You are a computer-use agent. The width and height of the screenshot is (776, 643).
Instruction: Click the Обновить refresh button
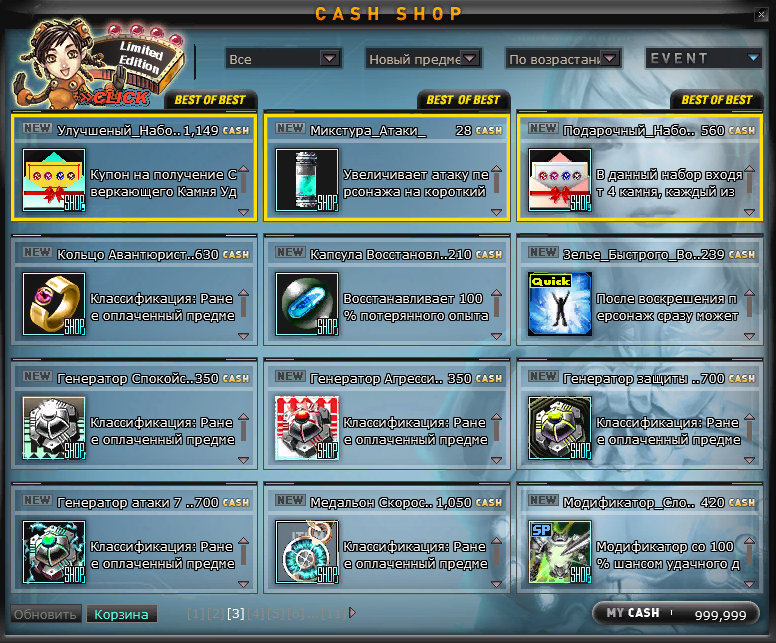pos(45,614)
